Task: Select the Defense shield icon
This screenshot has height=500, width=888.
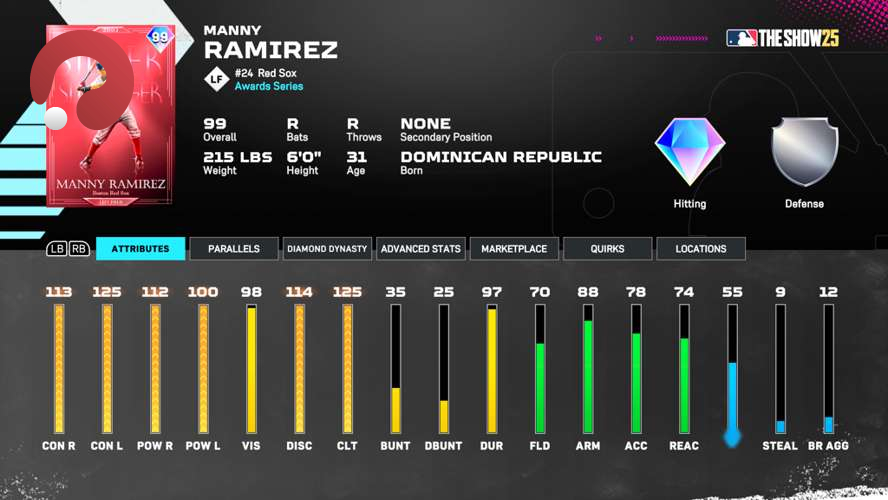Action: tap(804, 152)
